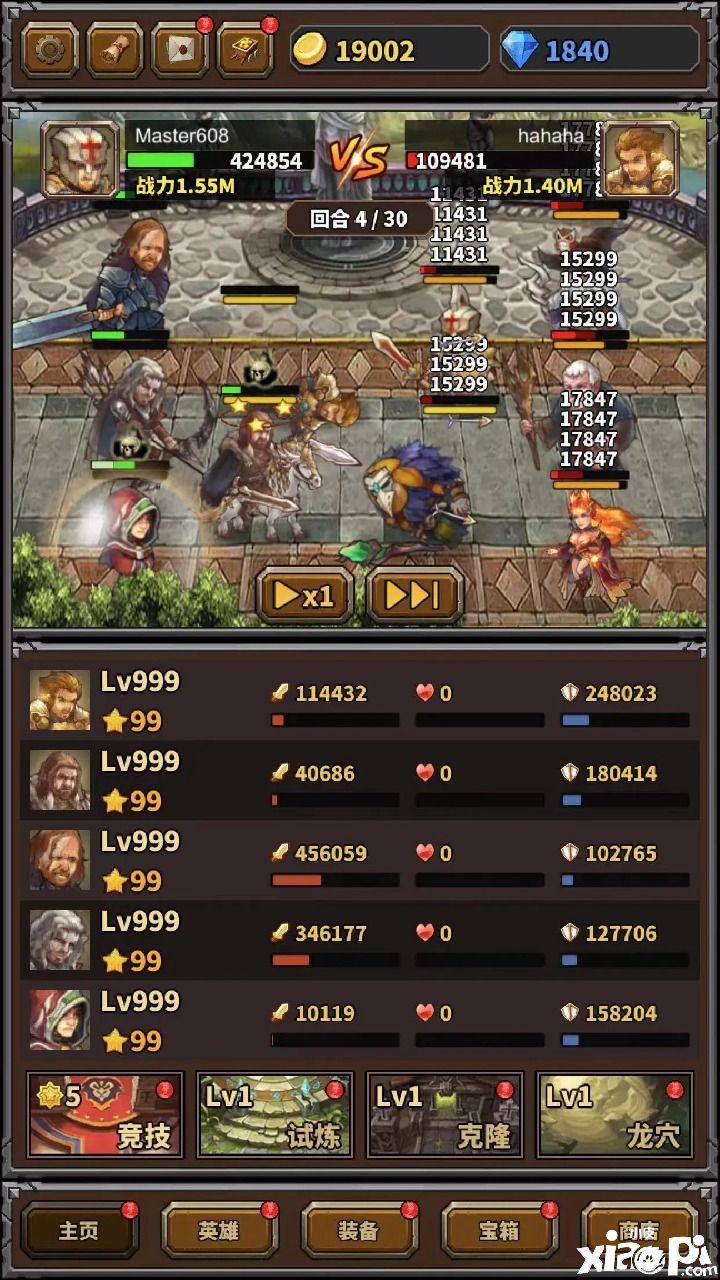Open the gear settings menu
Screen dimensions: 720x1280
pyautogui.click(x=50, y=49)
